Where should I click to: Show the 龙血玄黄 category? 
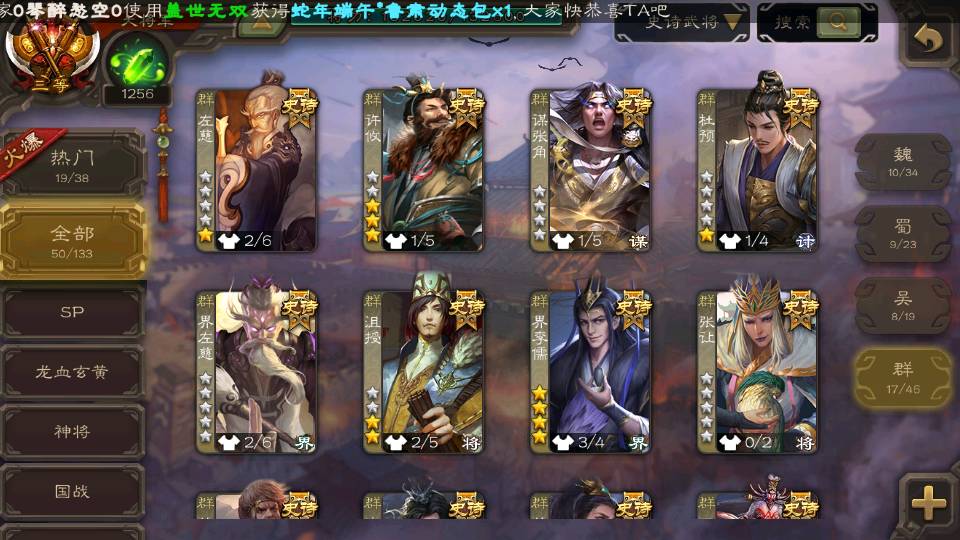pyautogui.click(x=72, y=372)
